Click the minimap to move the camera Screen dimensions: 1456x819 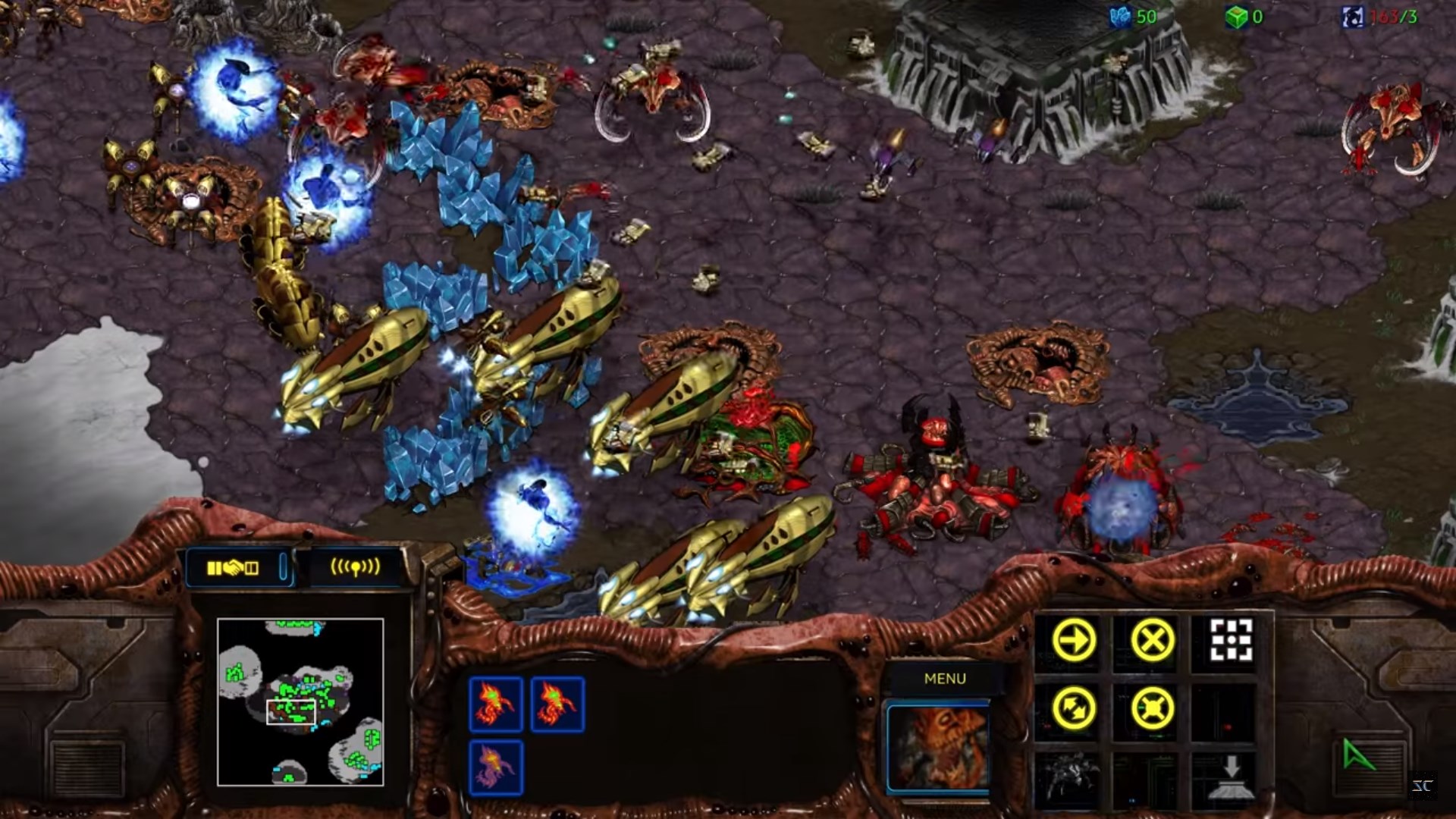click(300, 701)
